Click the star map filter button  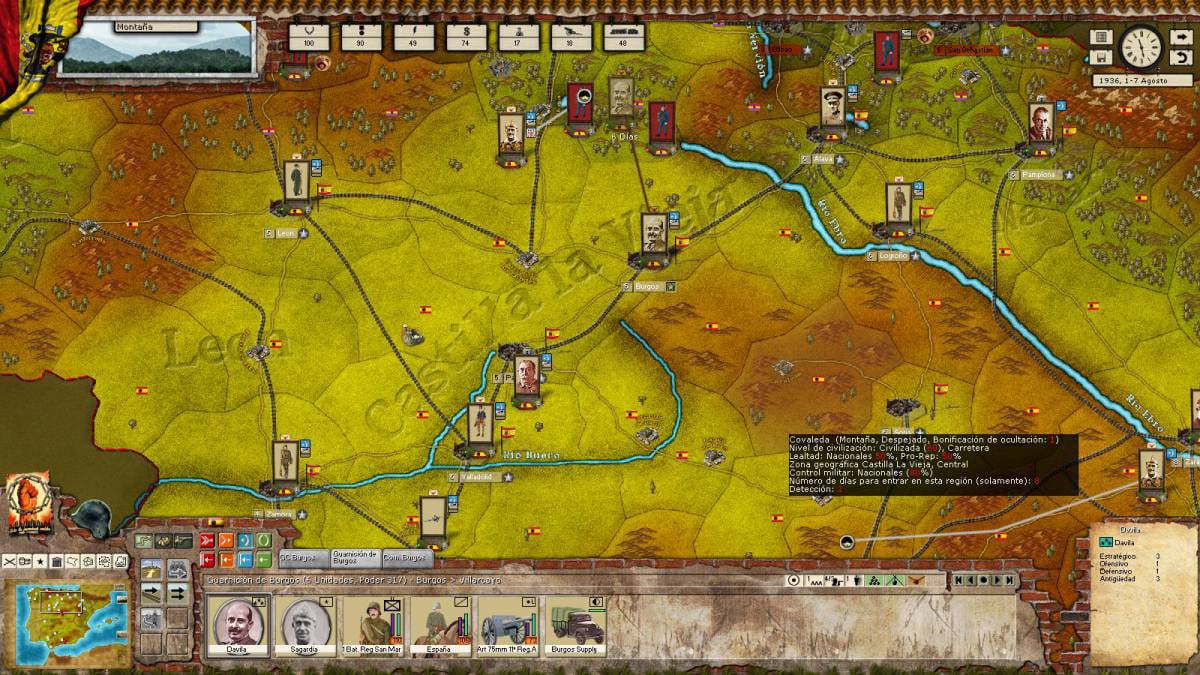[41, 561]
